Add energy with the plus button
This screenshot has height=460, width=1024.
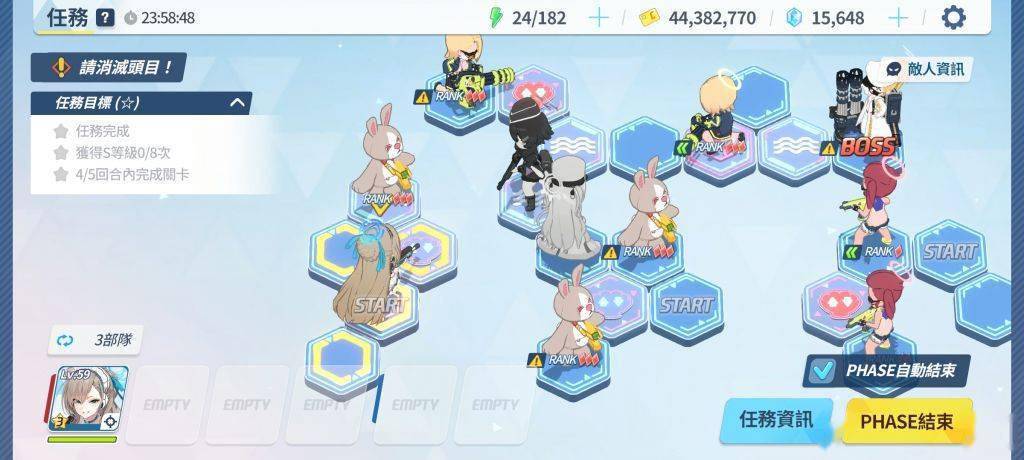coord(598,18)
